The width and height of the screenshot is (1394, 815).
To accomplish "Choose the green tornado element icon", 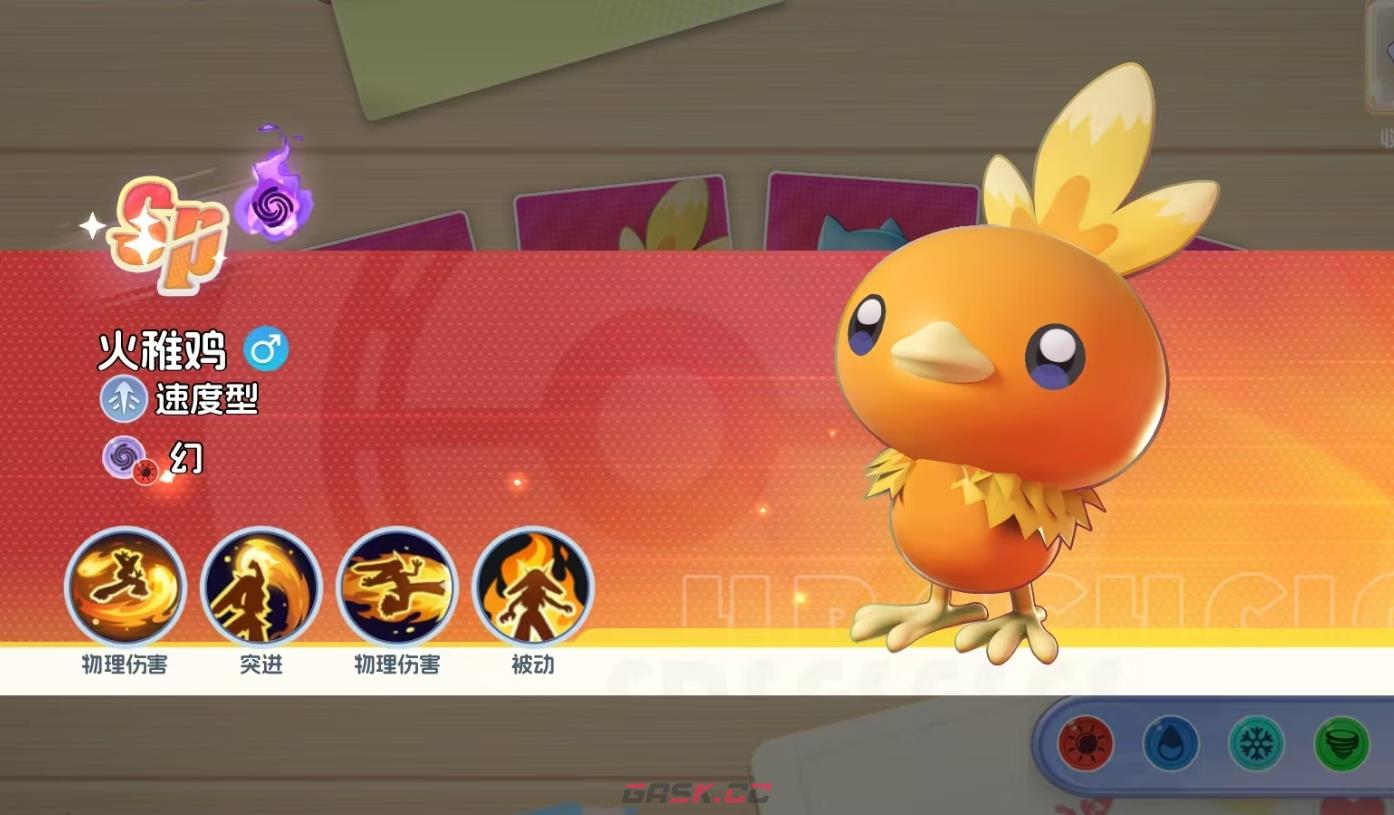I will (1341, 745).
